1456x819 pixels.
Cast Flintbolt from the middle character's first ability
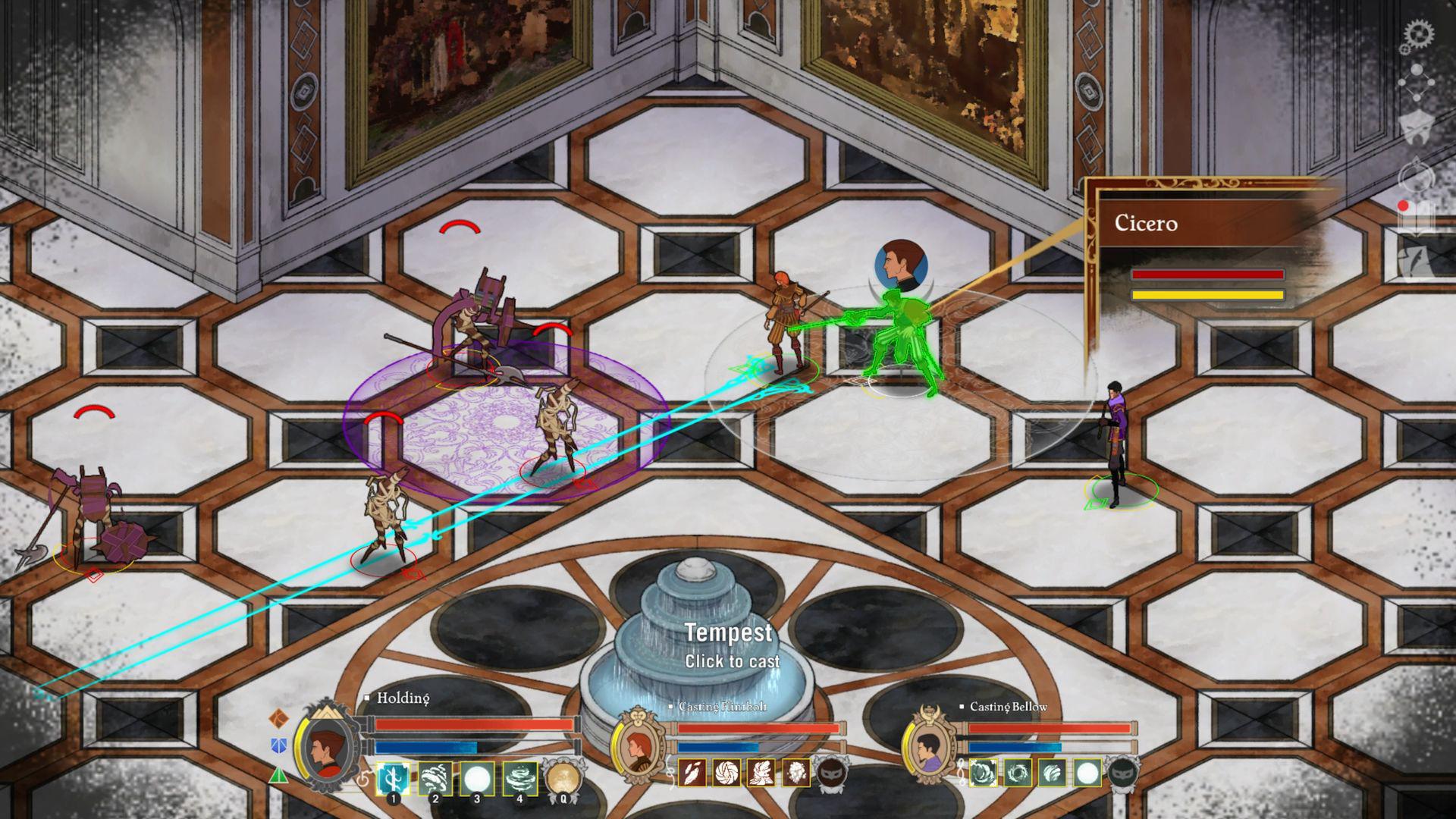692,772
